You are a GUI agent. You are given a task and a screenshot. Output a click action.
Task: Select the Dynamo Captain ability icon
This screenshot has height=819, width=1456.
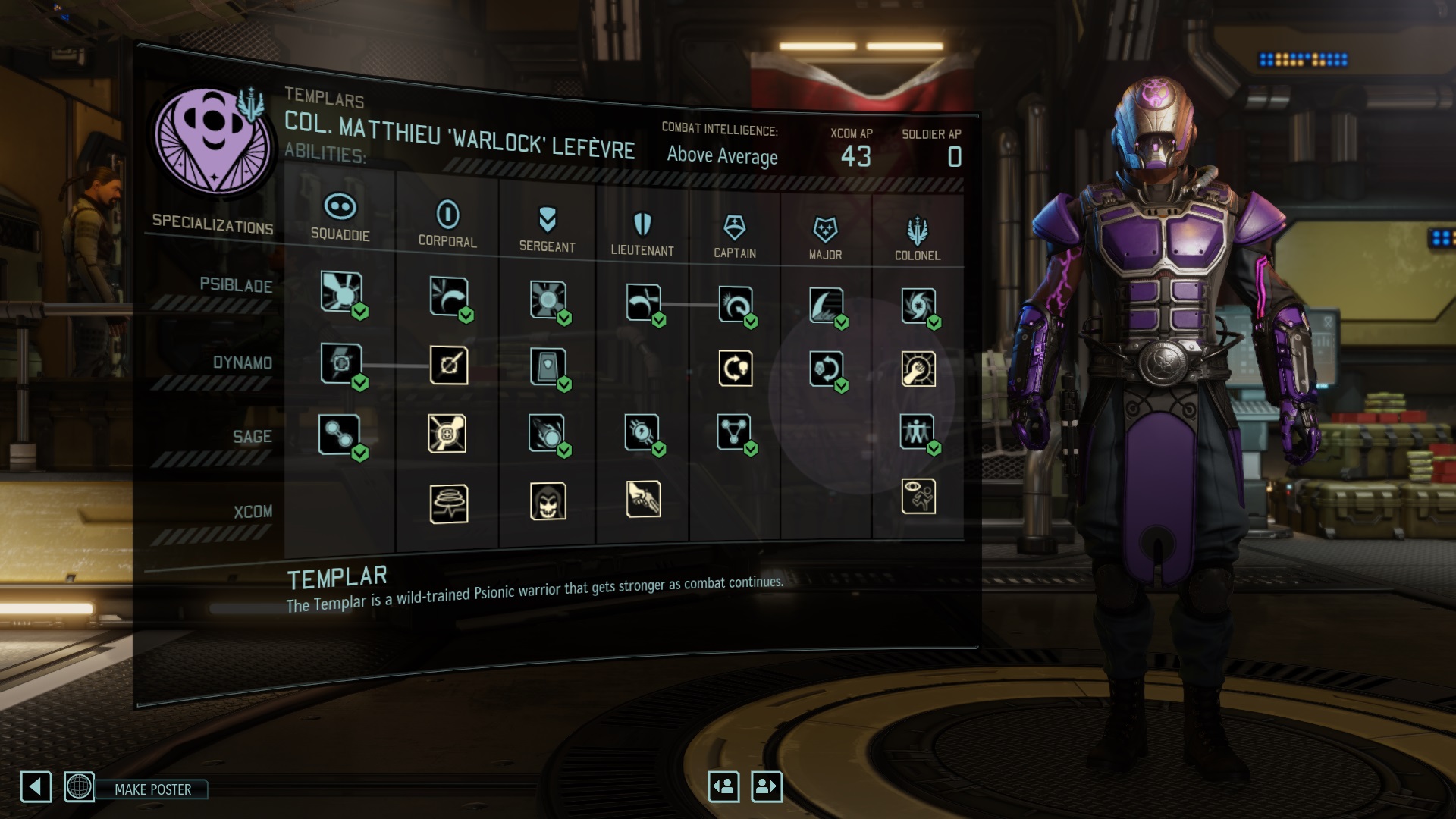tap(735, 369)
